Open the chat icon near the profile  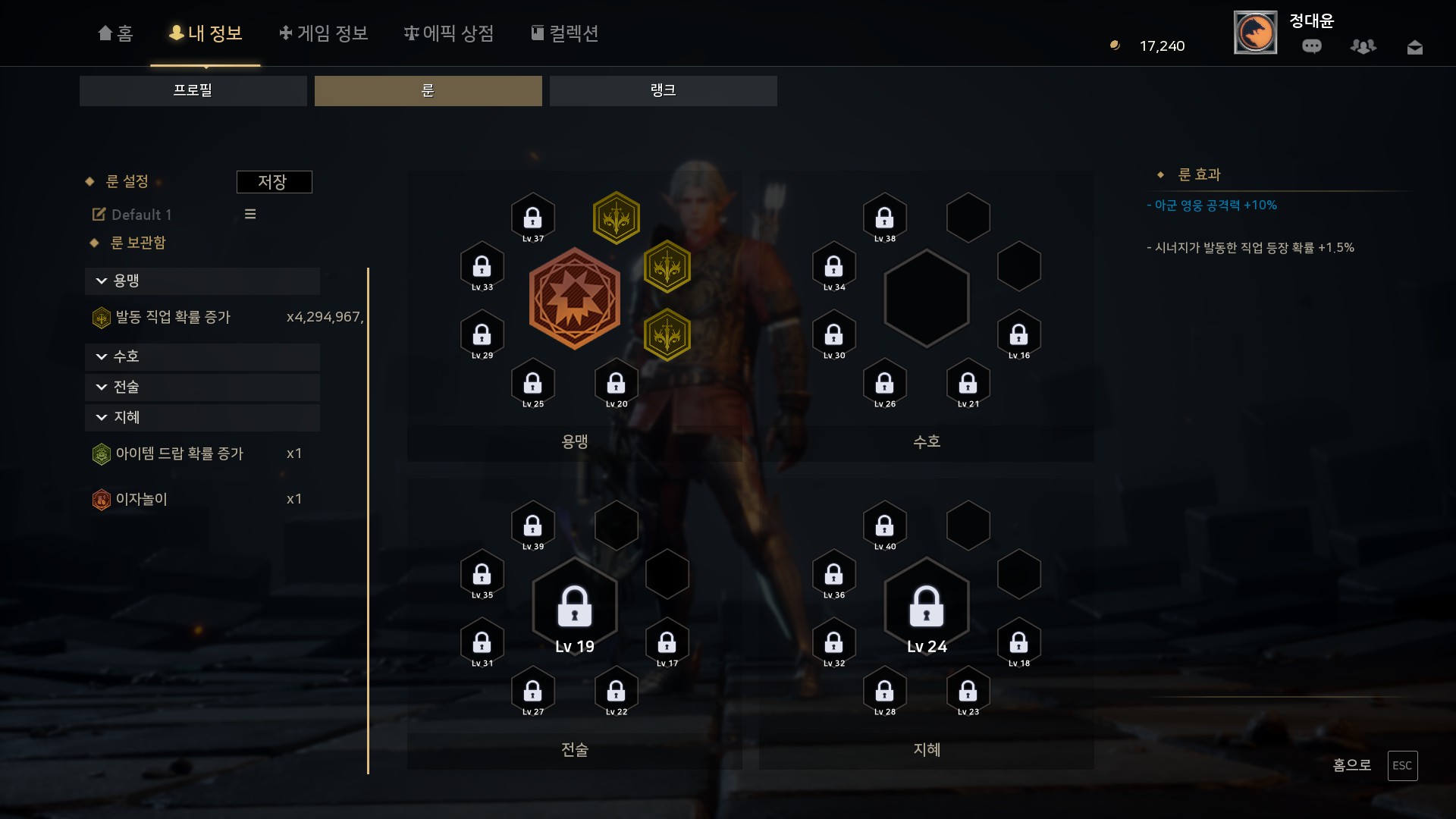pos(1312,45)
